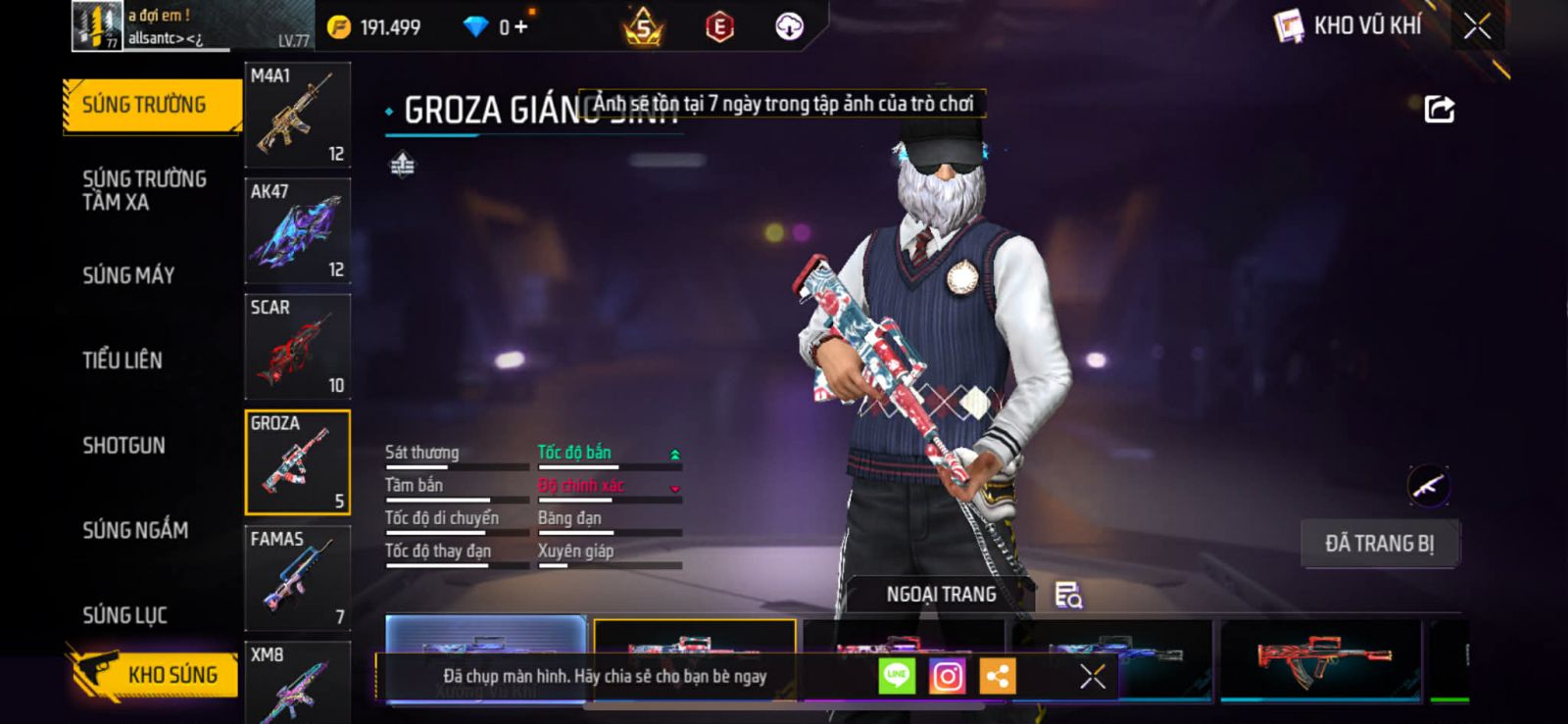Select the red Groza skin thumbnail
This screenshot has height=724, width=1568.
click(x=1319, y=658)
